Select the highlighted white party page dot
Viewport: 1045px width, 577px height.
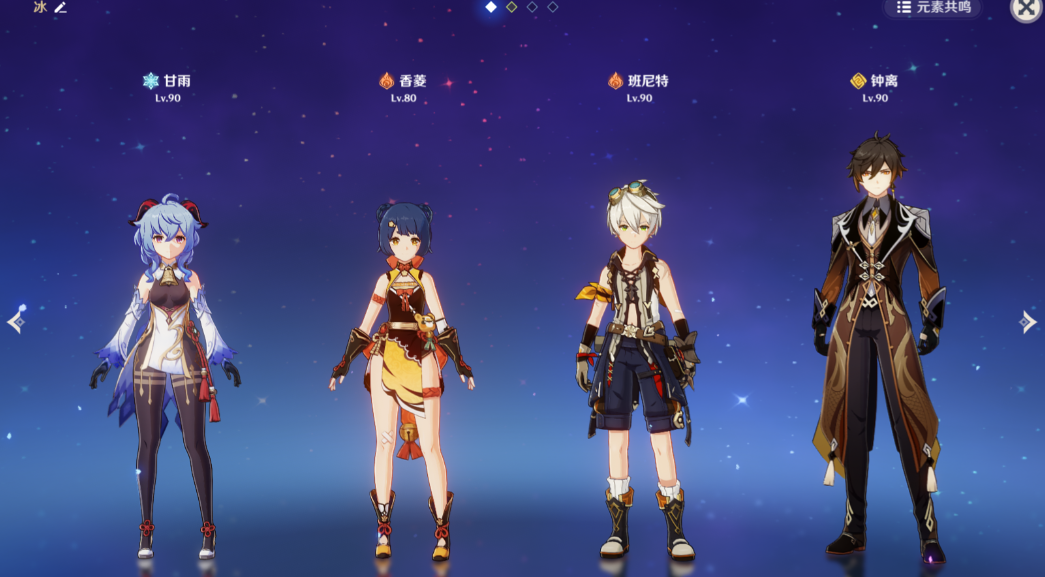(491, 7)
